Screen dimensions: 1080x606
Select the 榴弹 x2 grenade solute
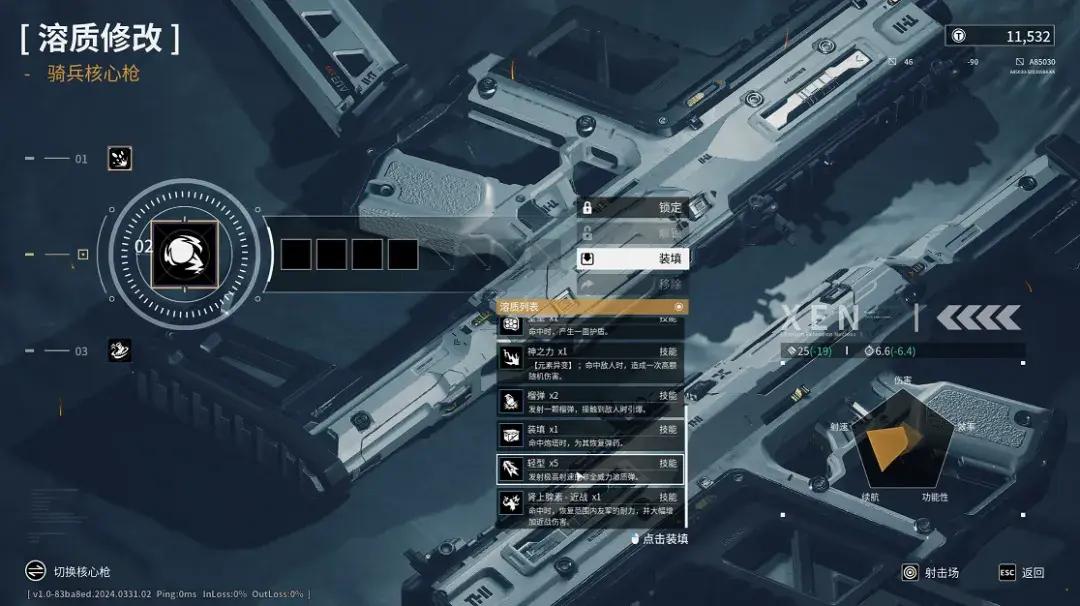click(590, 402)
